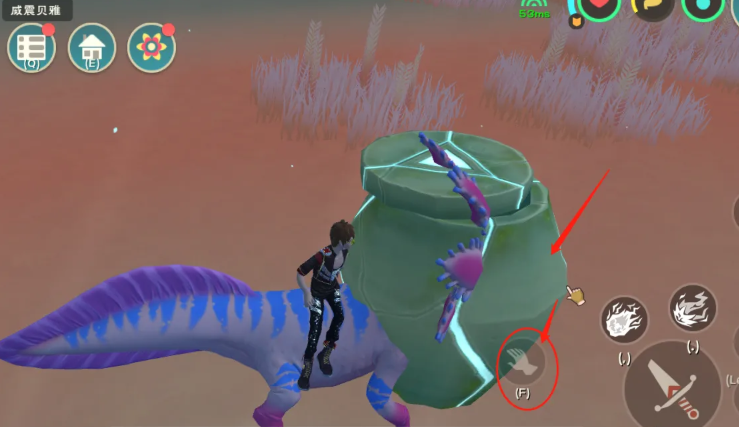Image resolution: width=739 pixels, height=427 pixels.
Task: Open the flower icon menu
Action: pos(151,48)
